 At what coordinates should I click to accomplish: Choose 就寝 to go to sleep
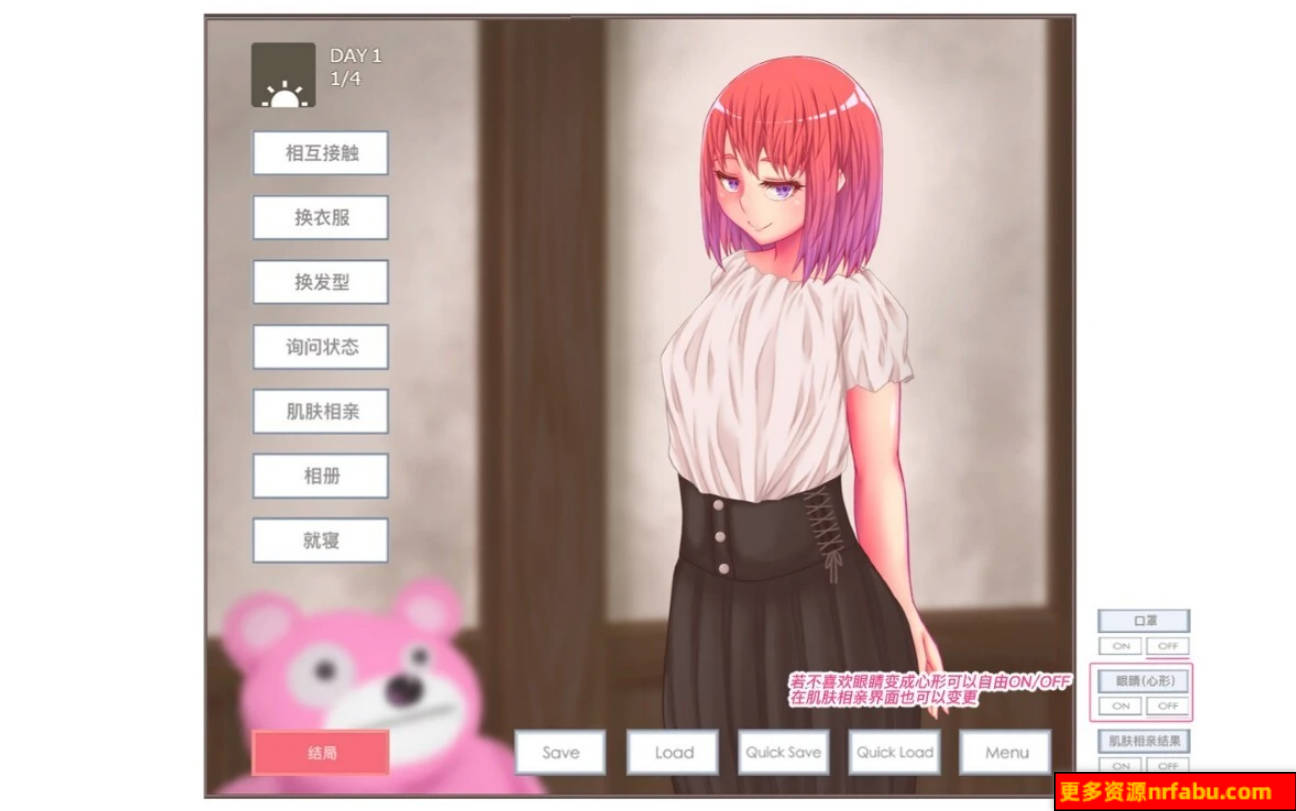320,540
